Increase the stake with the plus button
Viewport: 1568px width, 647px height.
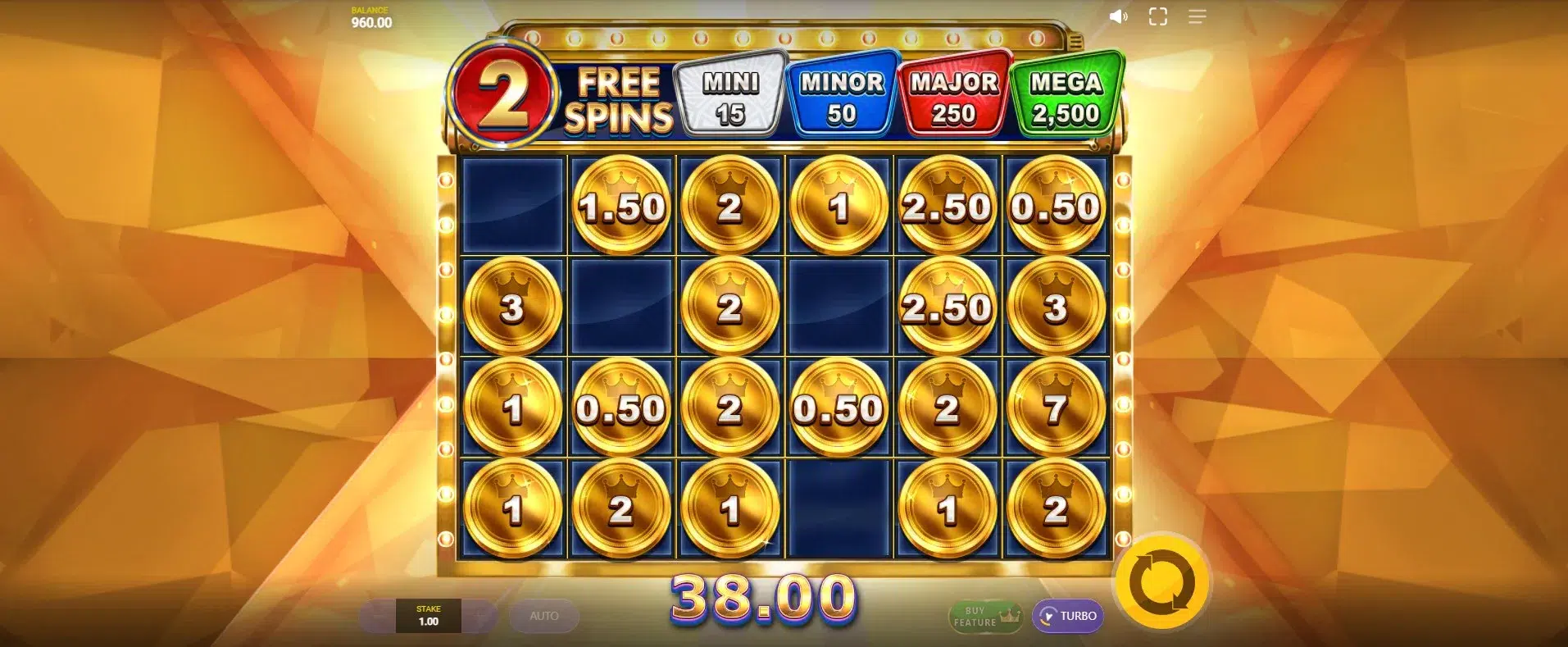coord(479,616)
